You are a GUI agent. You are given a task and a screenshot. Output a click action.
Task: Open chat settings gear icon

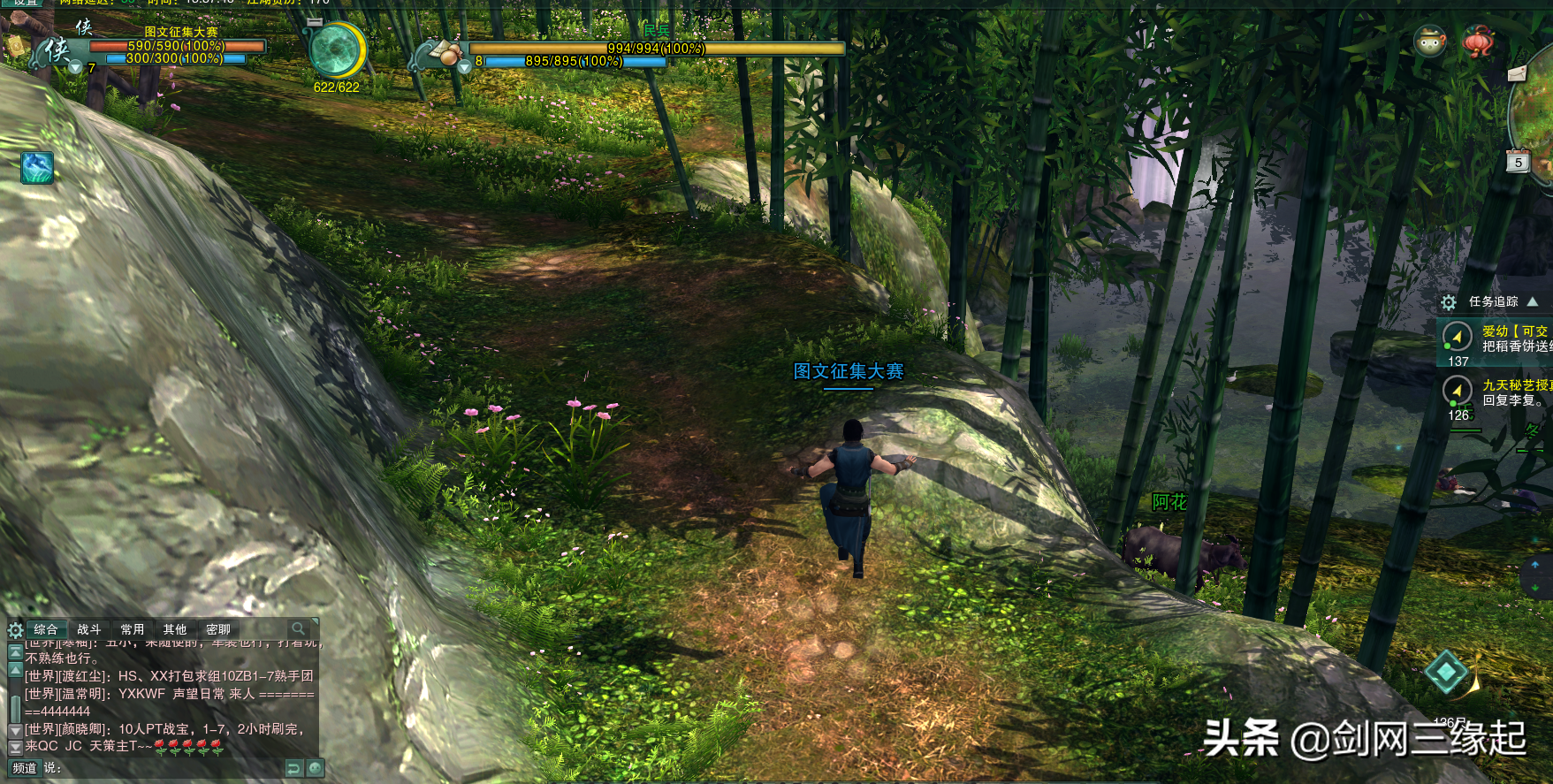(15, 630)
